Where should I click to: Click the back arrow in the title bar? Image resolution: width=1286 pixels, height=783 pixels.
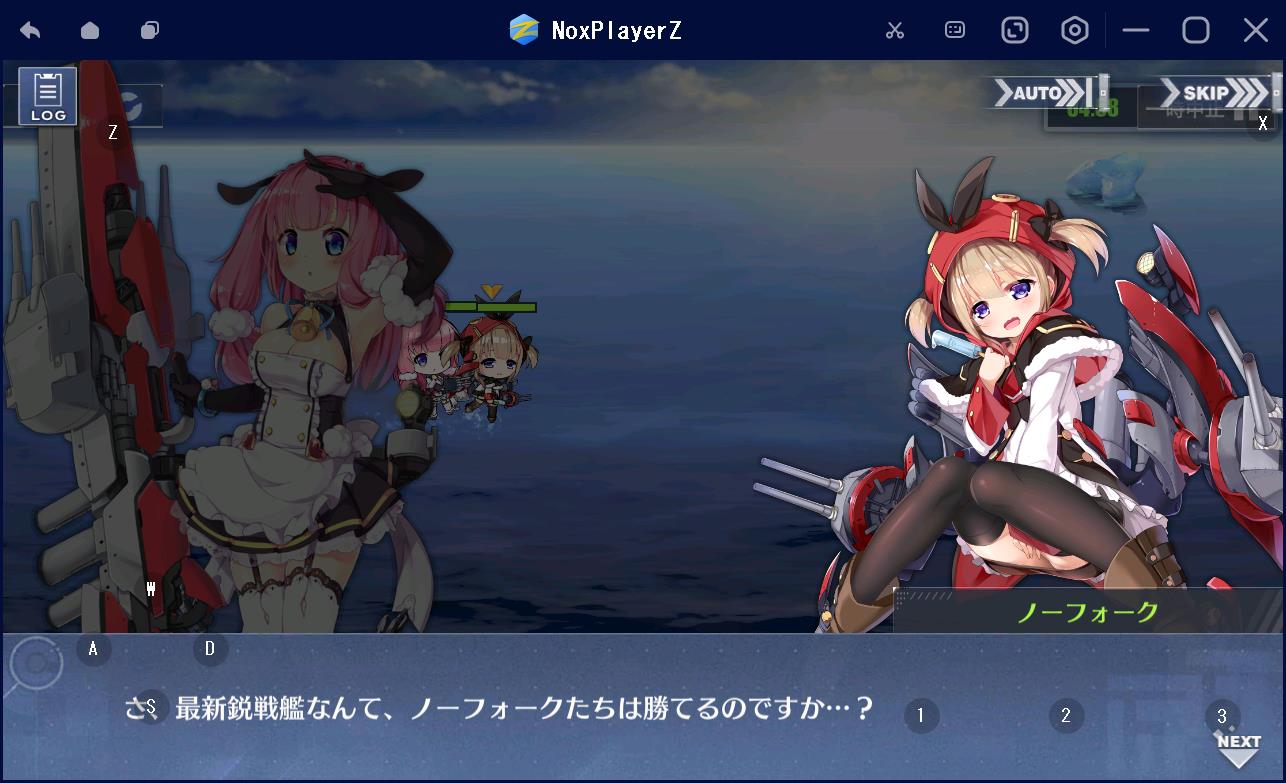30,30
